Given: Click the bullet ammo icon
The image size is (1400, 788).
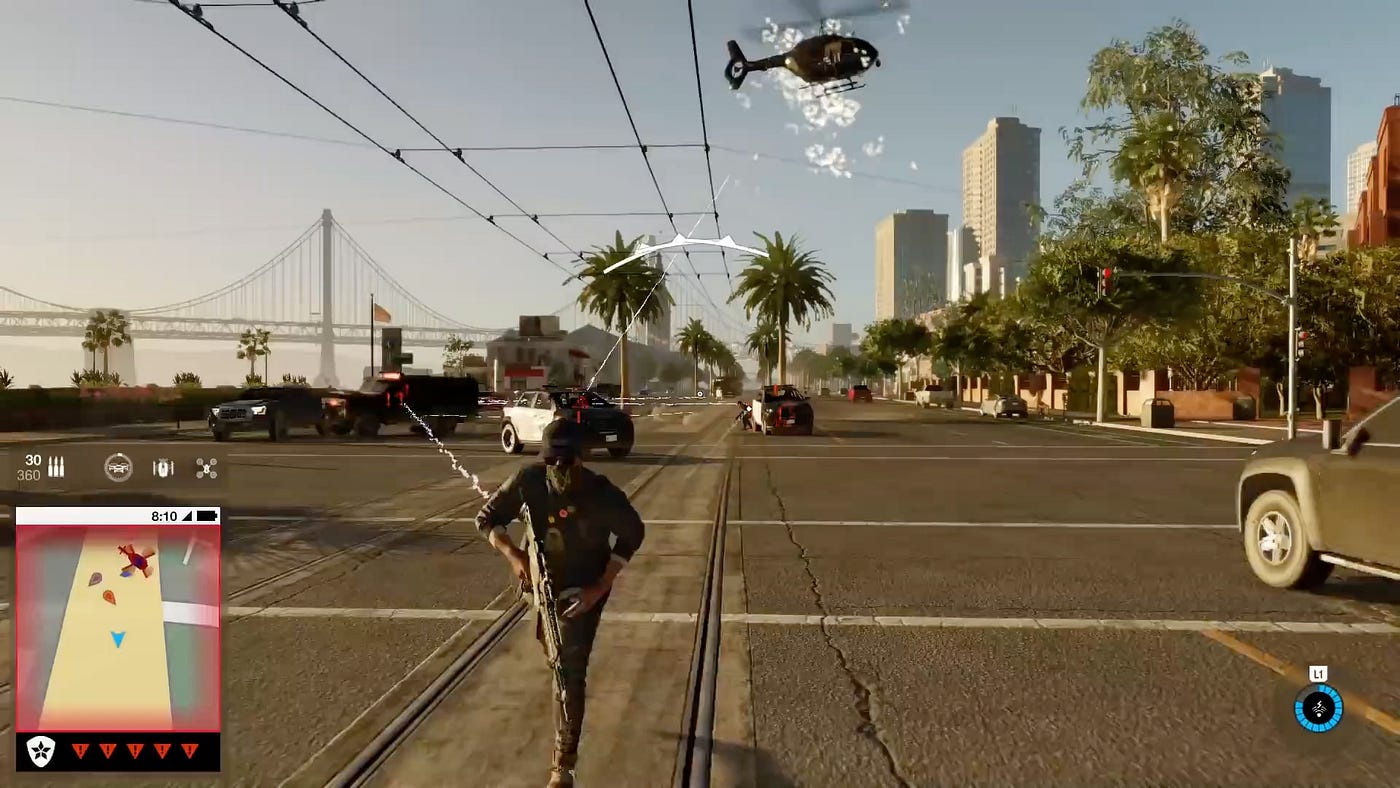Looking at the screenshot, I should pyautogui.click(x=56, y=466).
